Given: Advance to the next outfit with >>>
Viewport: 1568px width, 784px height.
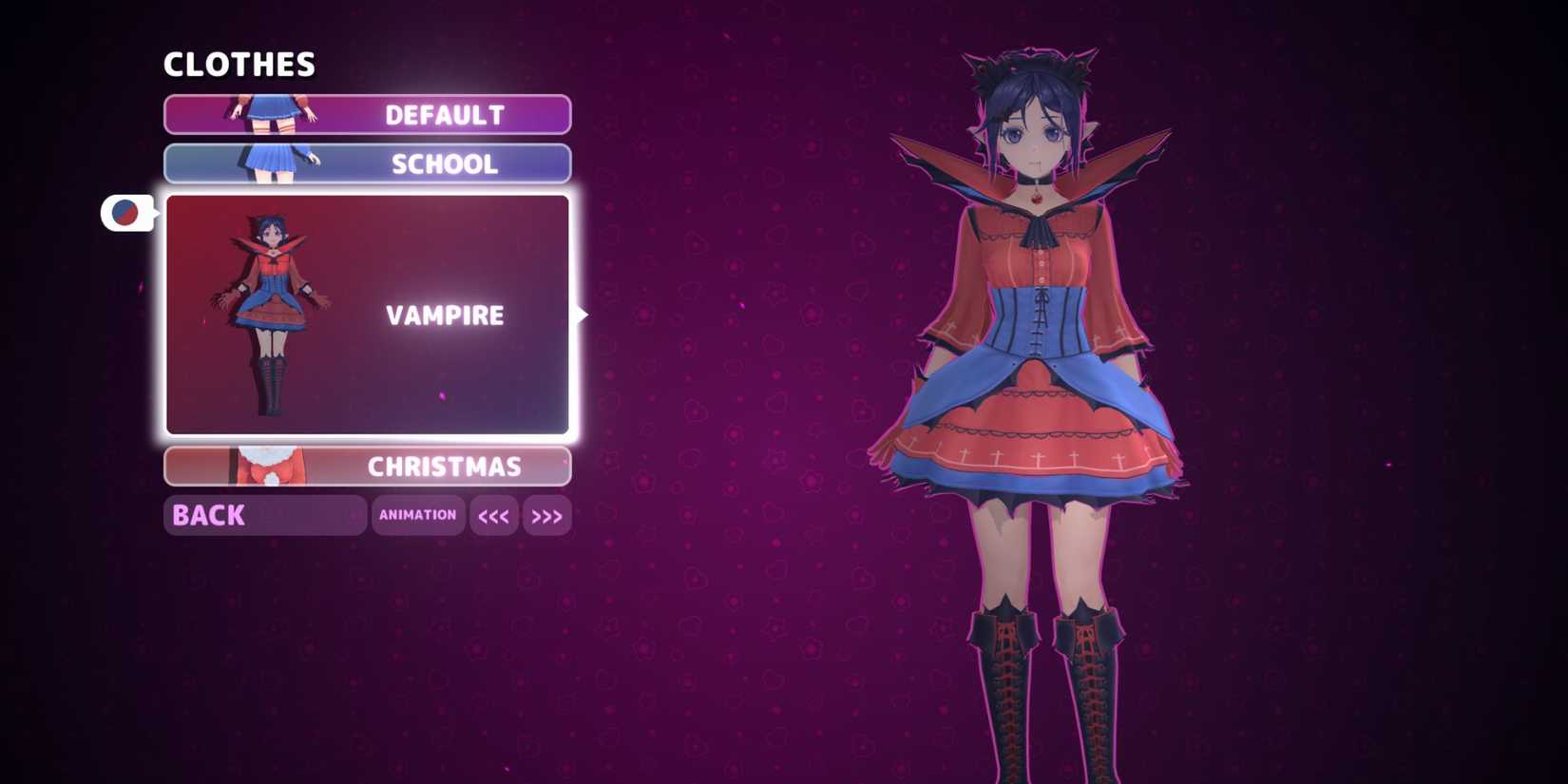Looking at the screenshot, I should click(x=547, y=515).
